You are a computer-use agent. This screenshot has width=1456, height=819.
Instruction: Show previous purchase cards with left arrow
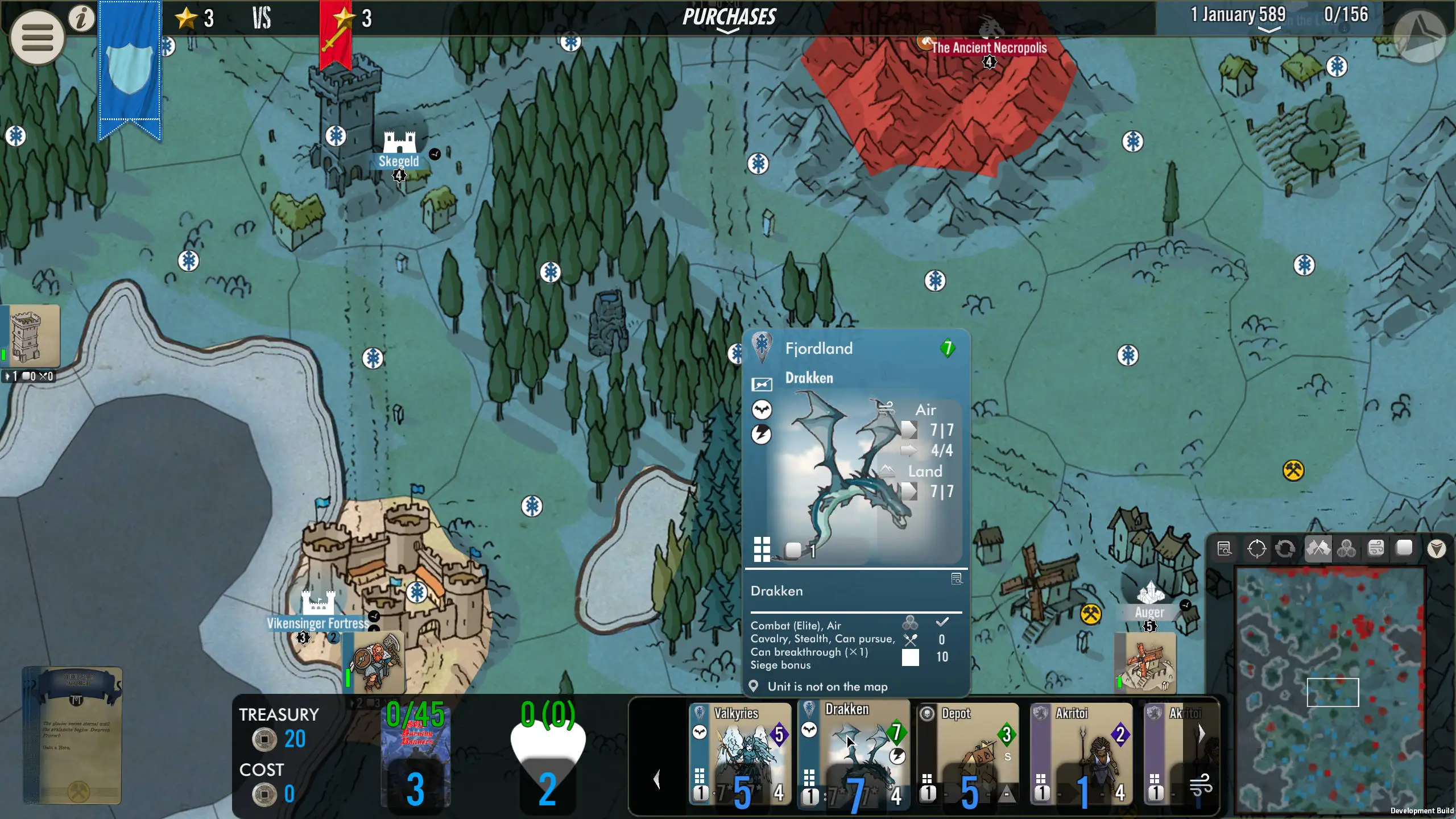(657, 779)
